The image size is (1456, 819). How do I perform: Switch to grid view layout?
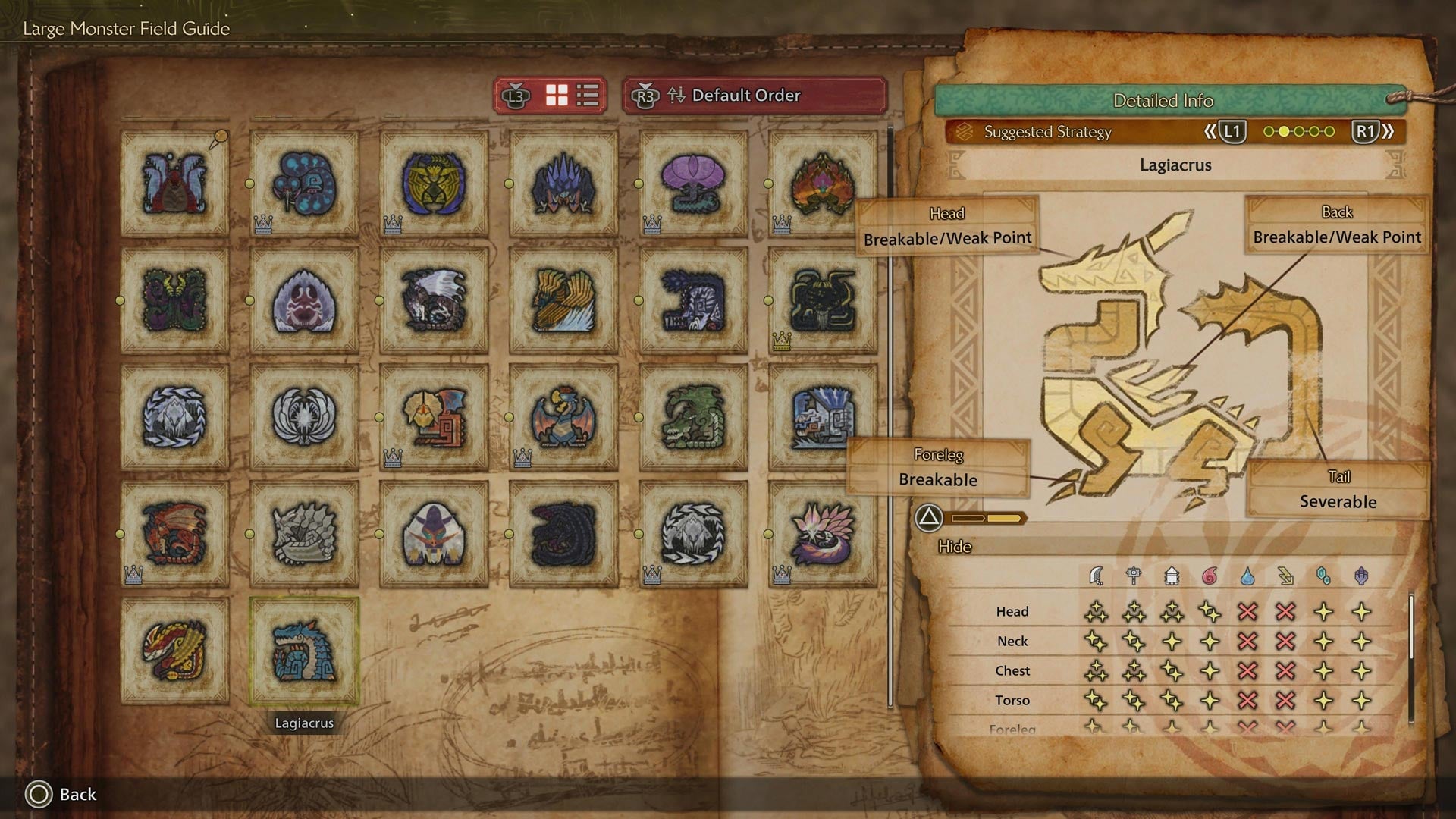557,96
